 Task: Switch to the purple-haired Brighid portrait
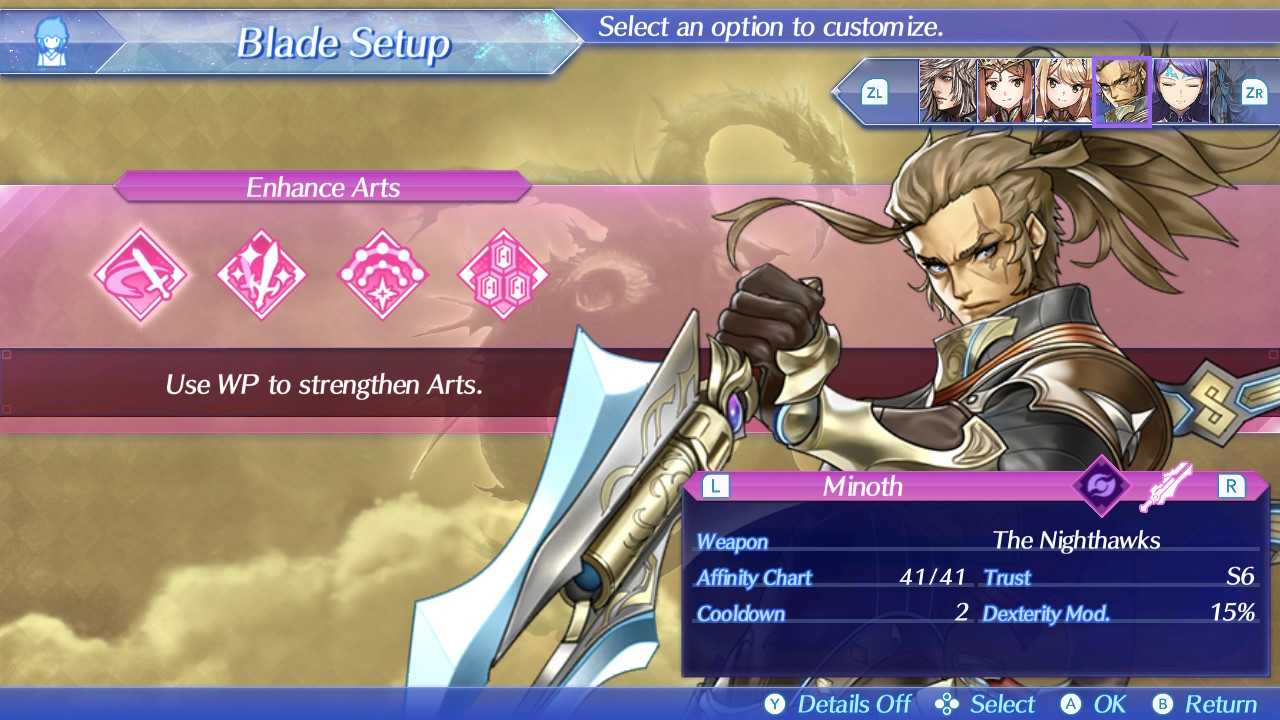1179,91
